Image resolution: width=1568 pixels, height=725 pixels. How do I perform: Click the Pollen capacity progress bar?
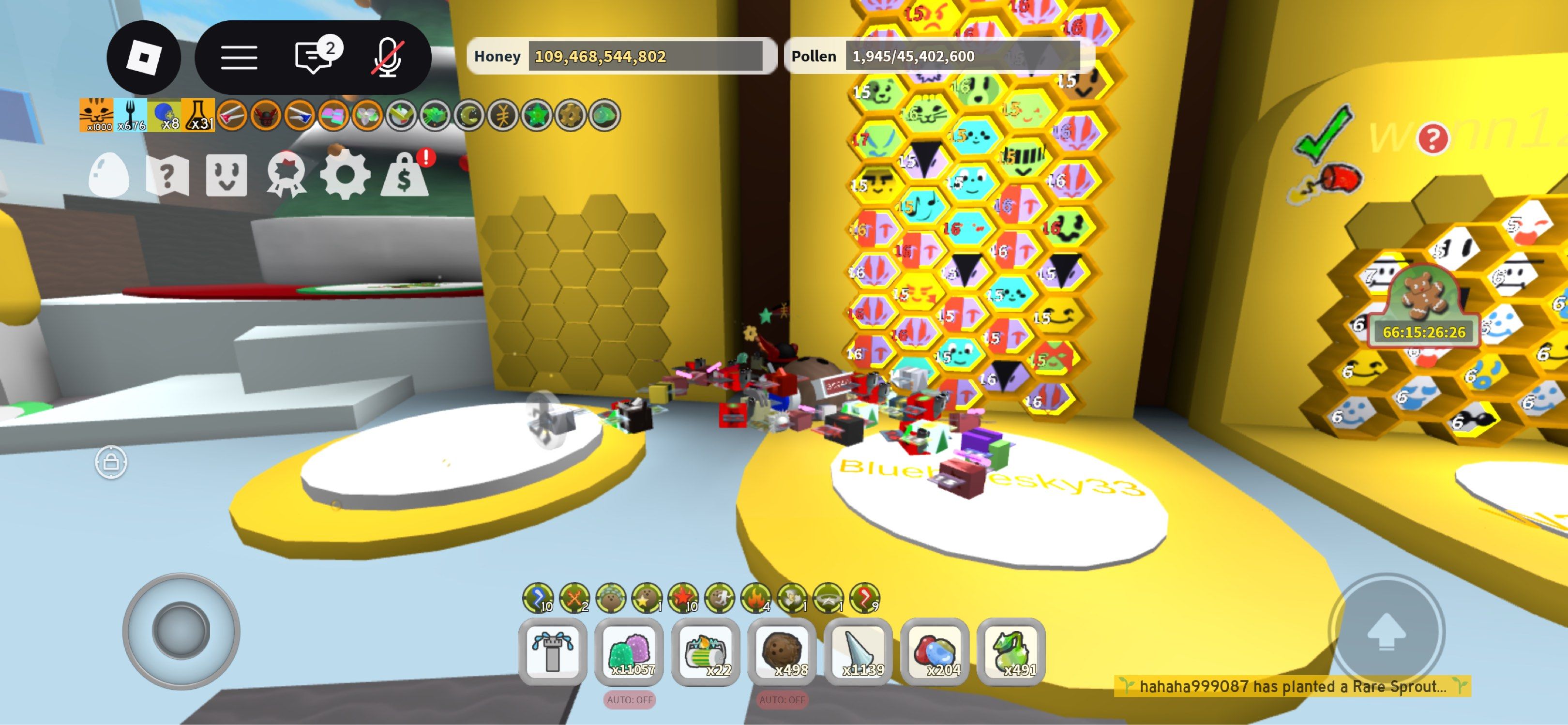coord(964,58)
